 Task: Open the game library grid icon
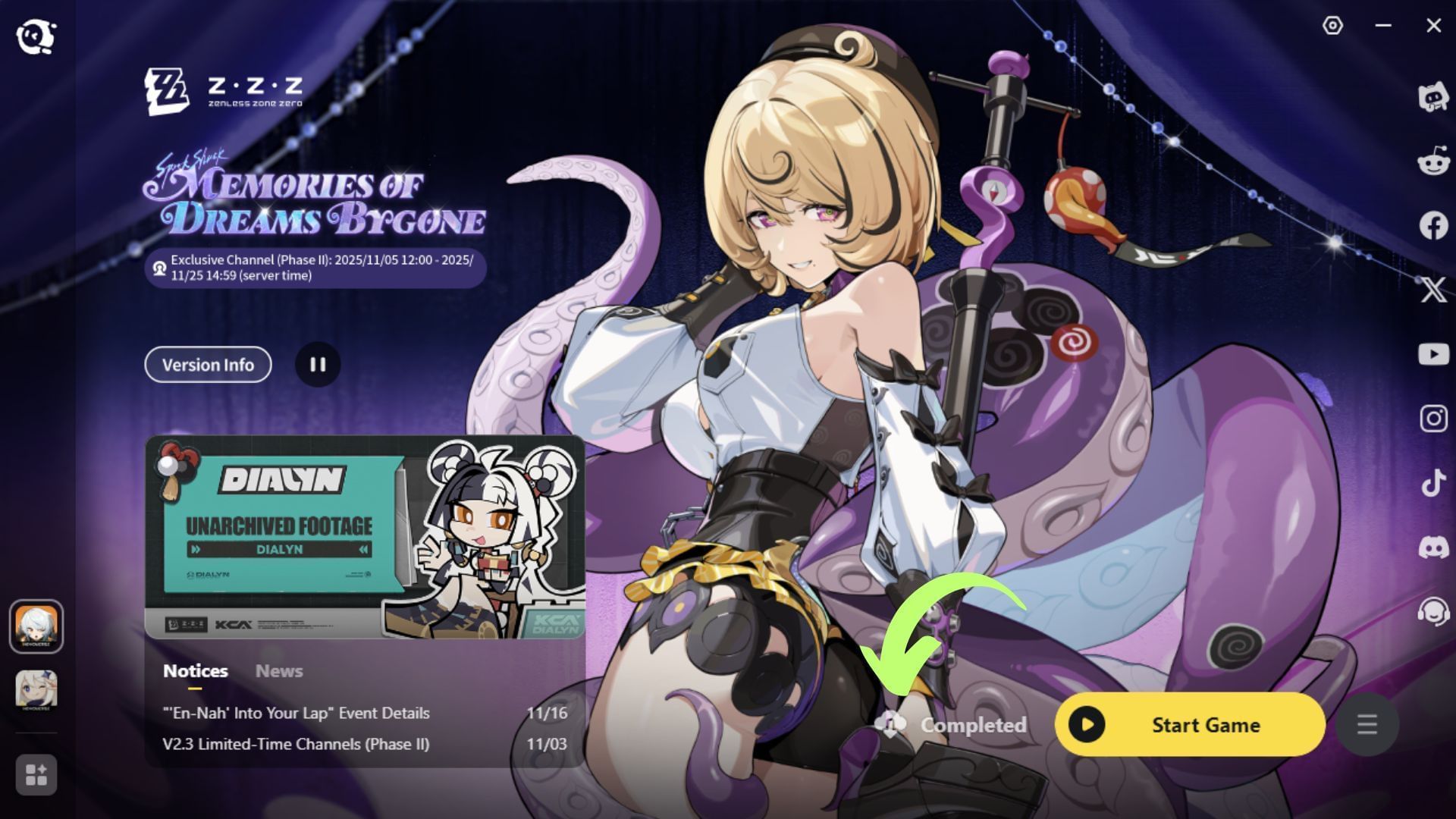(36, 775)
